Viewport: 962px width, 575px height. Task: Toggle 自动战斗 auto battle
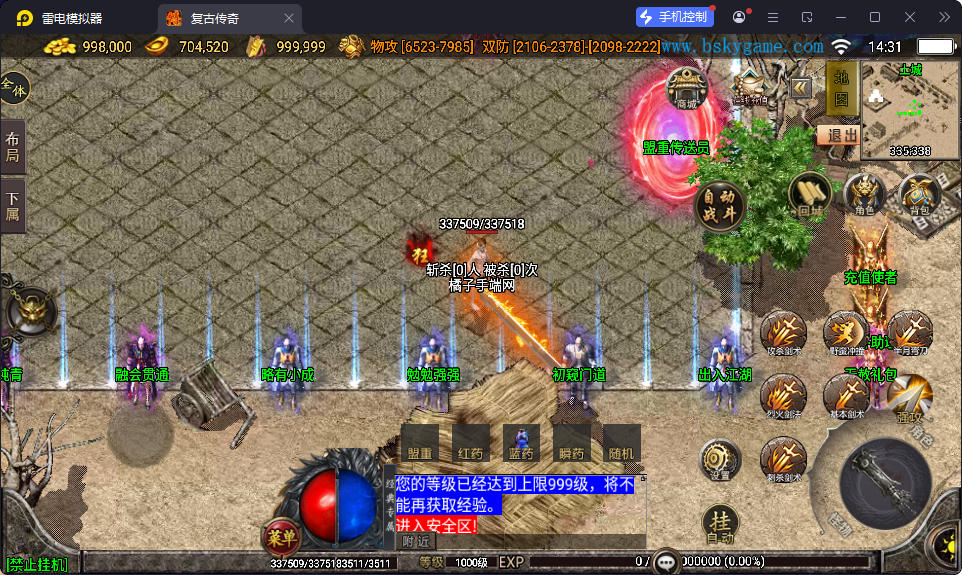tap(720, 203)
